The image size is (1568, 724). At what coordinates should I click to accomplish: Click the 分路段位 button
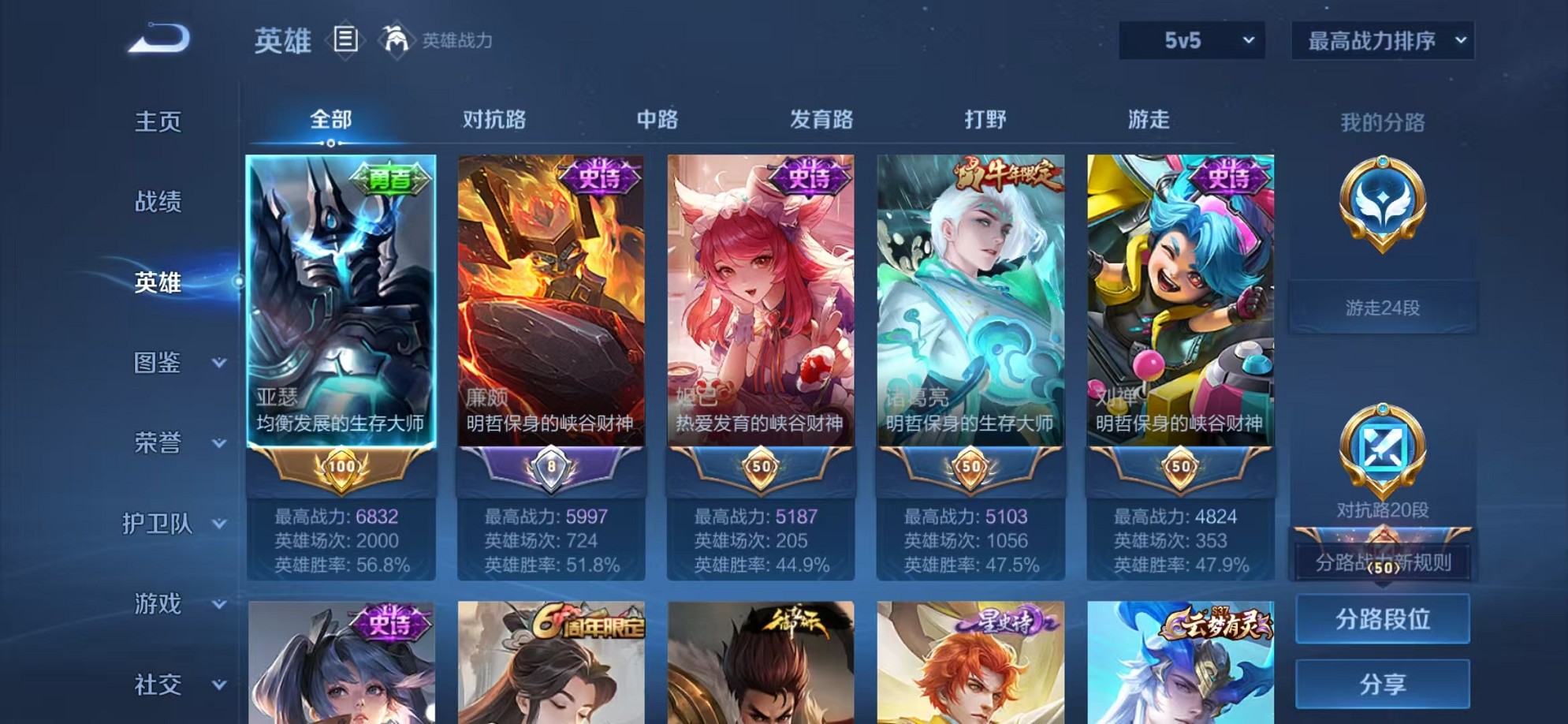point(1382,618)
